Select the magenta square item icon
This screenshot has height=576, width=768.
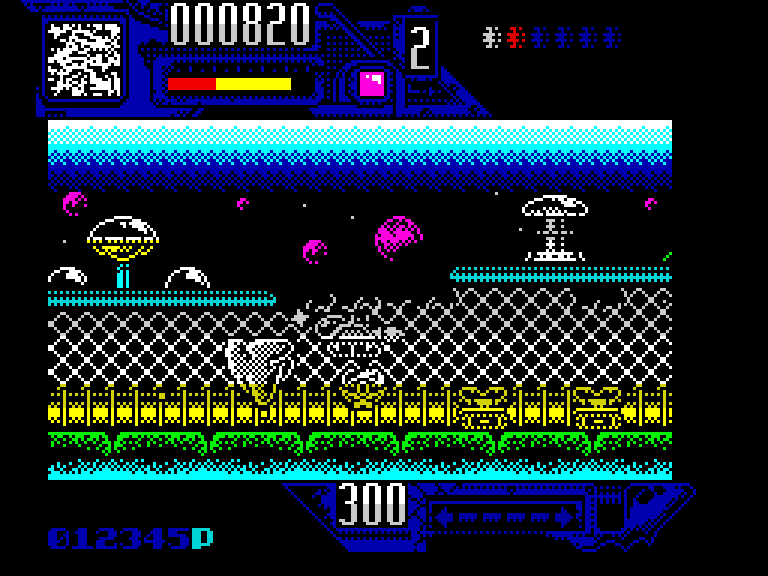coord(372,83)
